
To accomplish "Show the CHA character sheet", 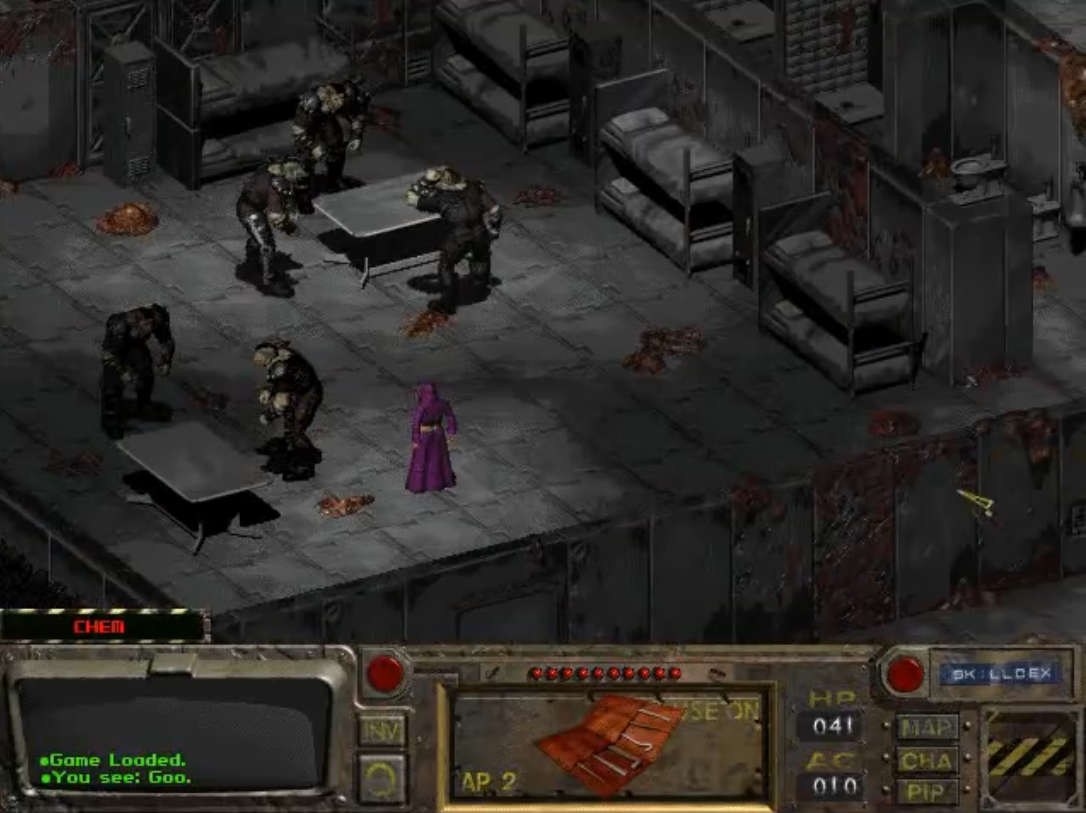I will 927,759.
